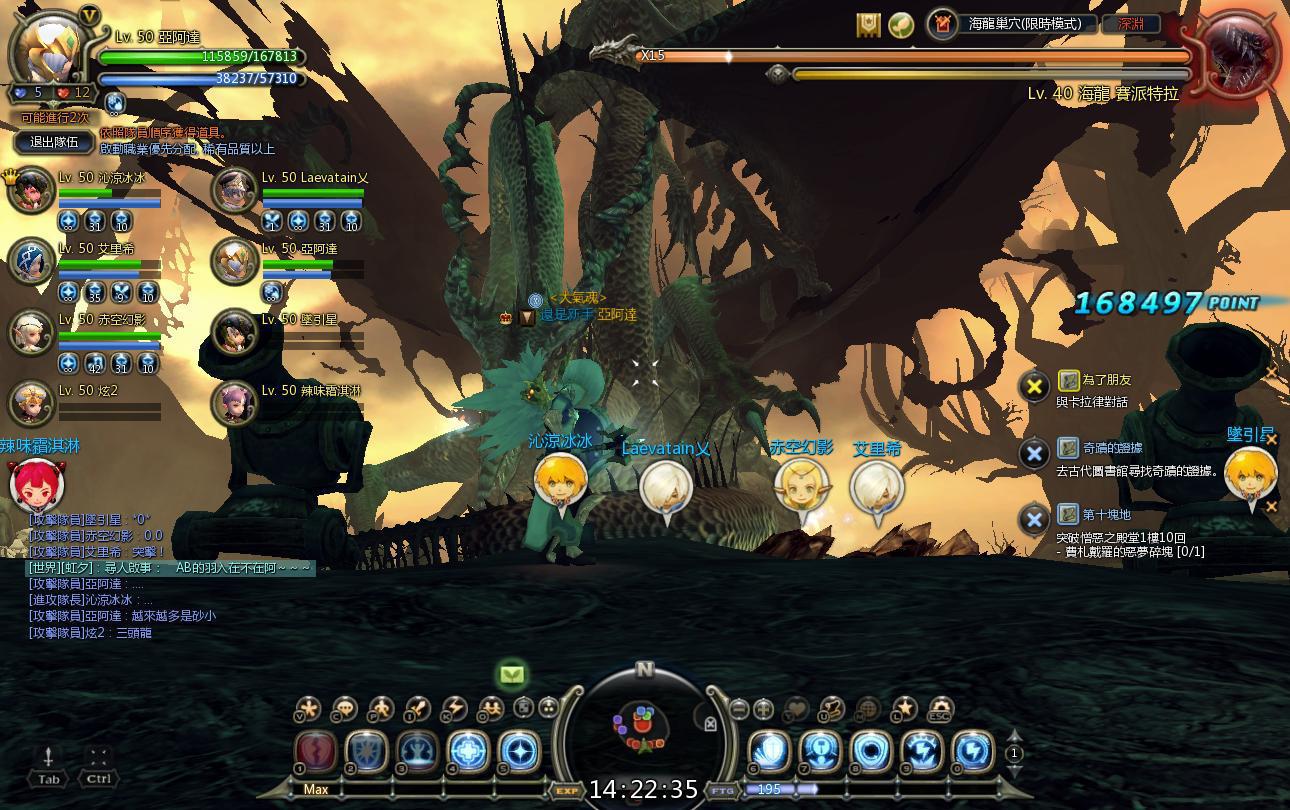Screen dimensions: 1290x810
Task: Open the lightning skill menu icon (K)
Action: click(x=454, y=709)
